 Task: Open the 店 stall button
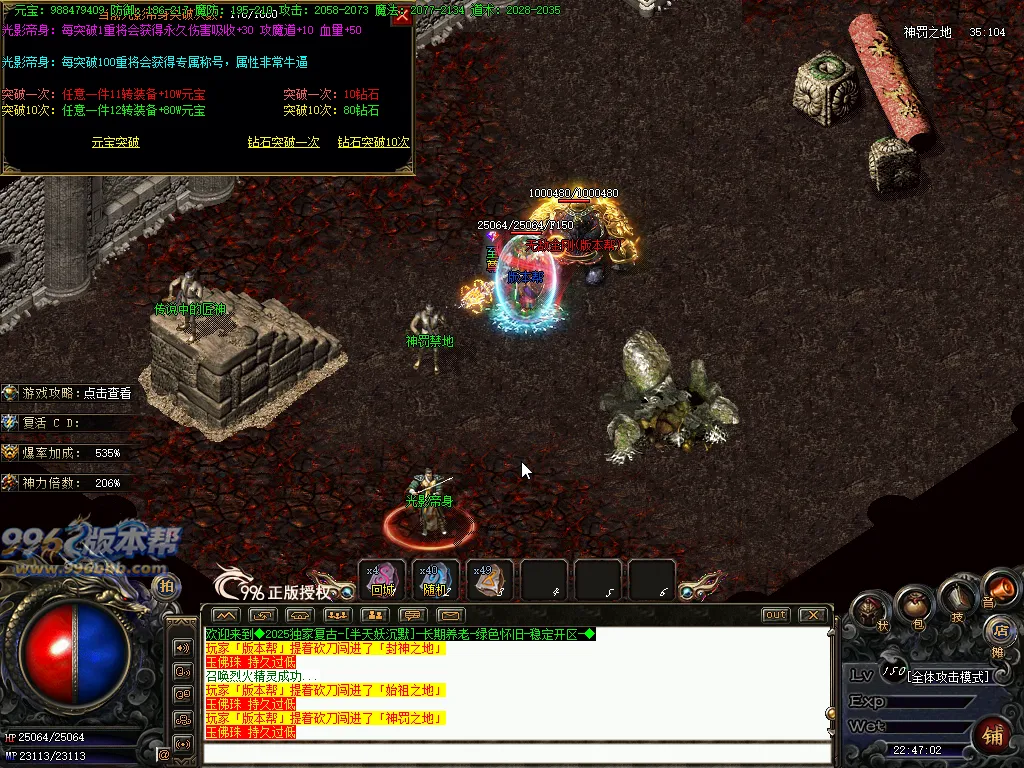[998, 630]
